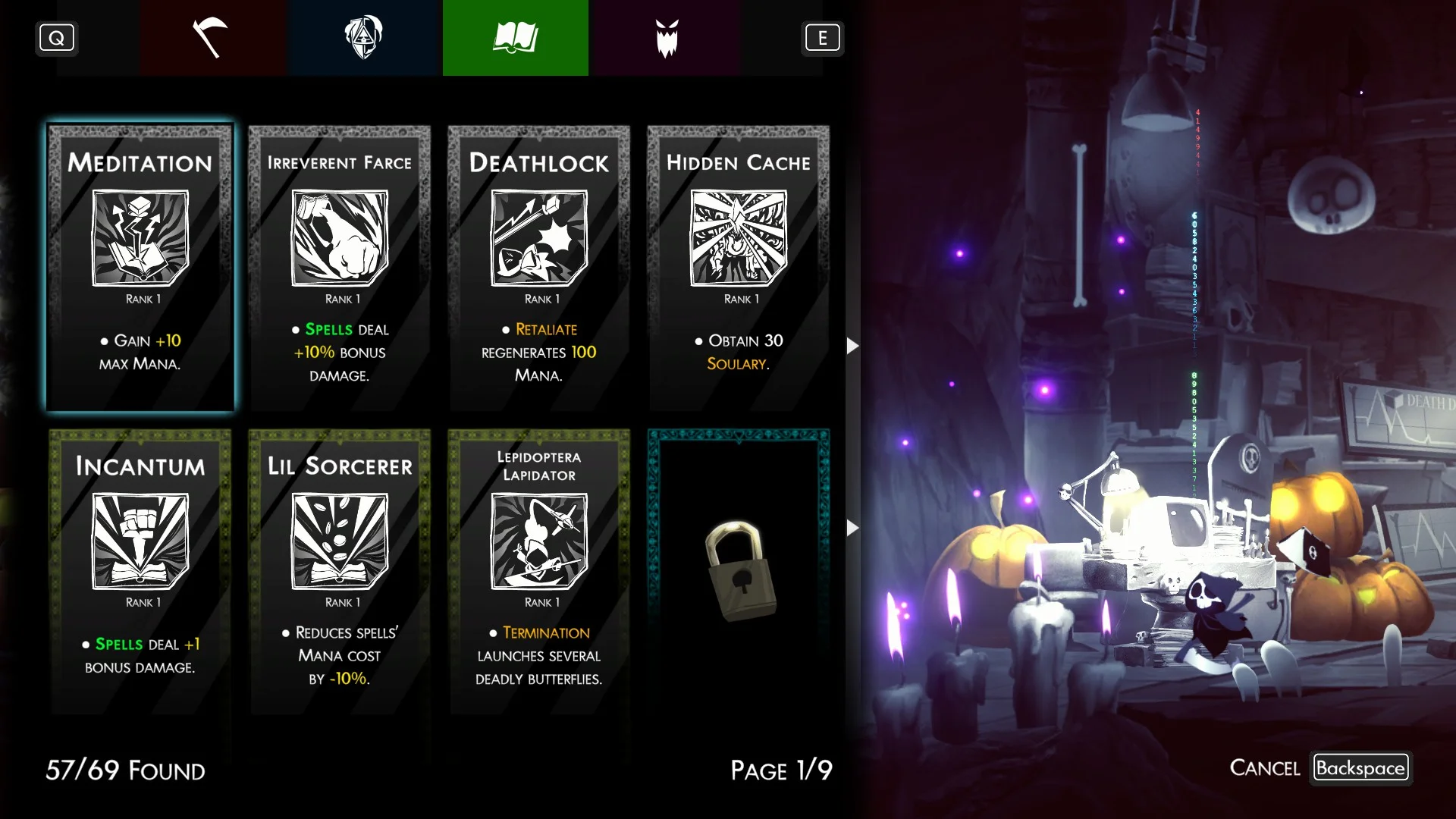Select the Hidden Cache card
Viewport: 1456px width, 819px height.
click(x=739, y=267)
